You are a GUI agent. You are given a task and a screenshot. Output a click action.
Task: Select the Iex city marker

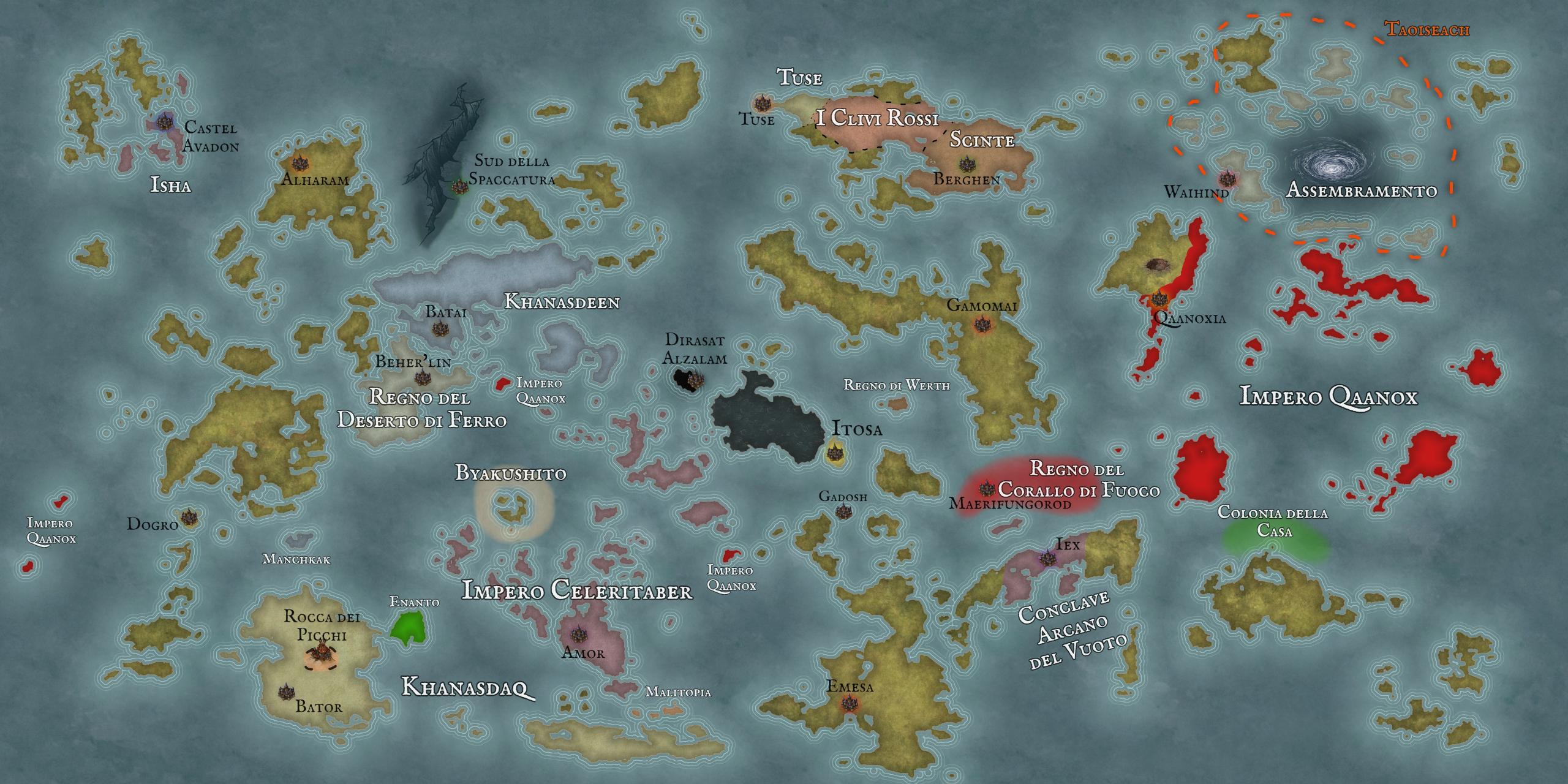click(x=1046, y=558)
